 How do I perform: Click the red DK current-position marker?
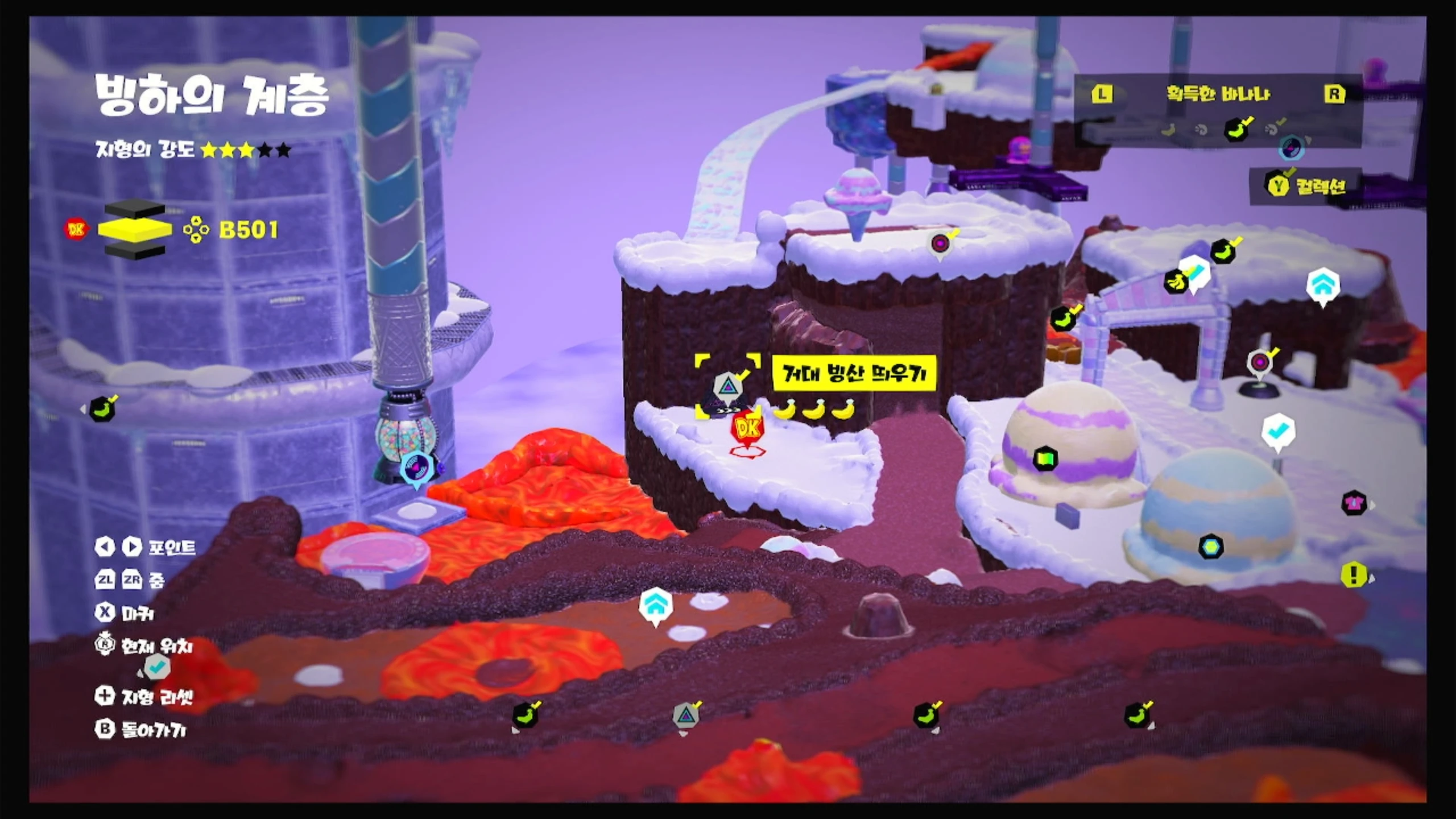coord(747,430)
